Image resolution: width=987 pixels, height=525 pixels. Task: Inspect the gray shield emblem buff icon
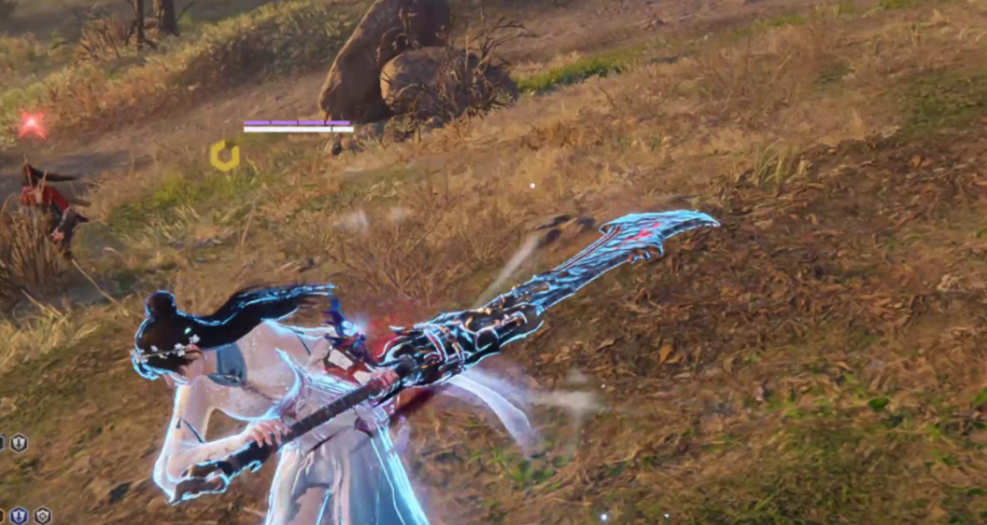click(43, 516)
